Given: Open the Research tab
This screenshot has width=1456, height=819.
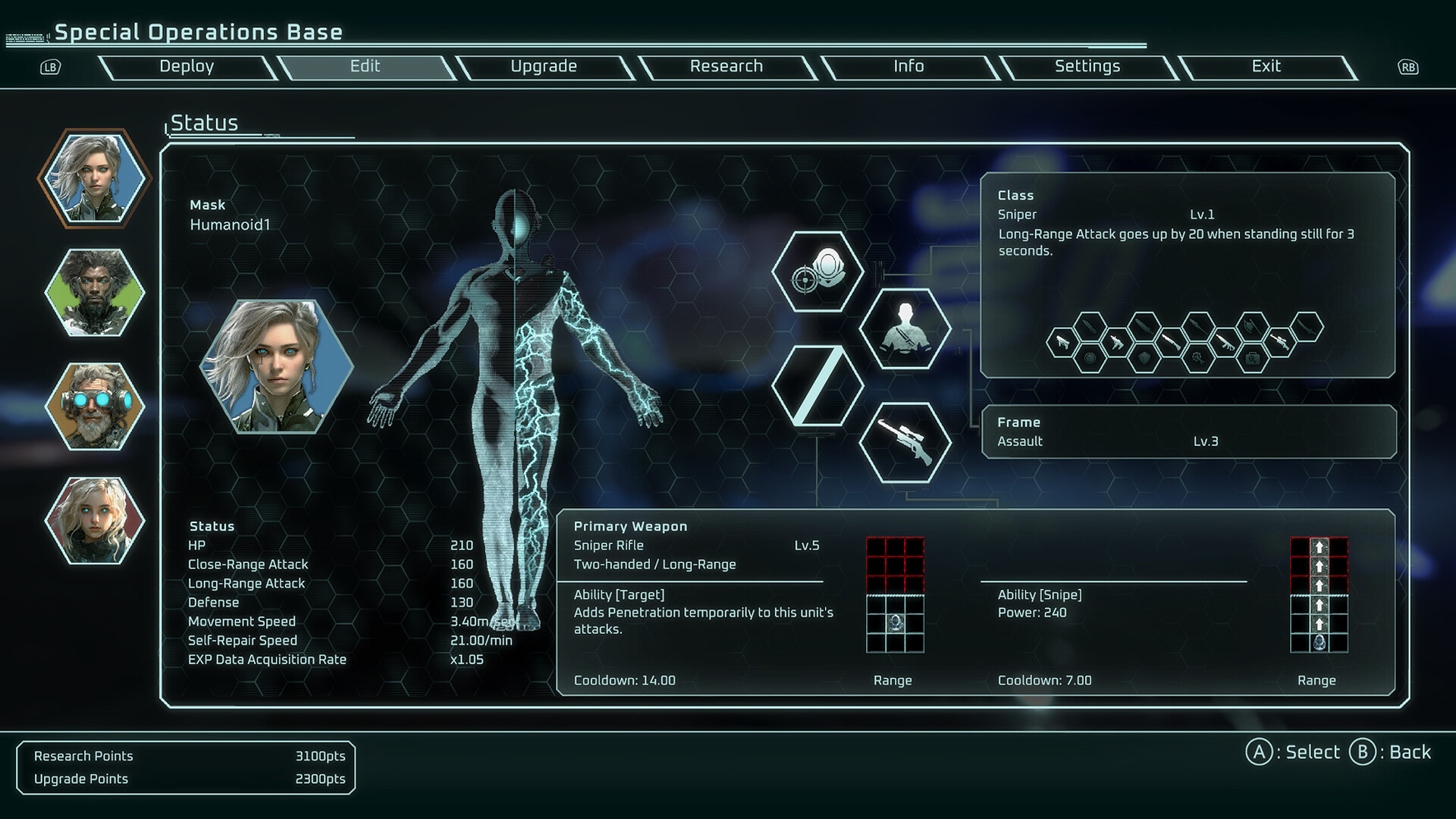Looking at the screenshot, I should pos(726,67).
